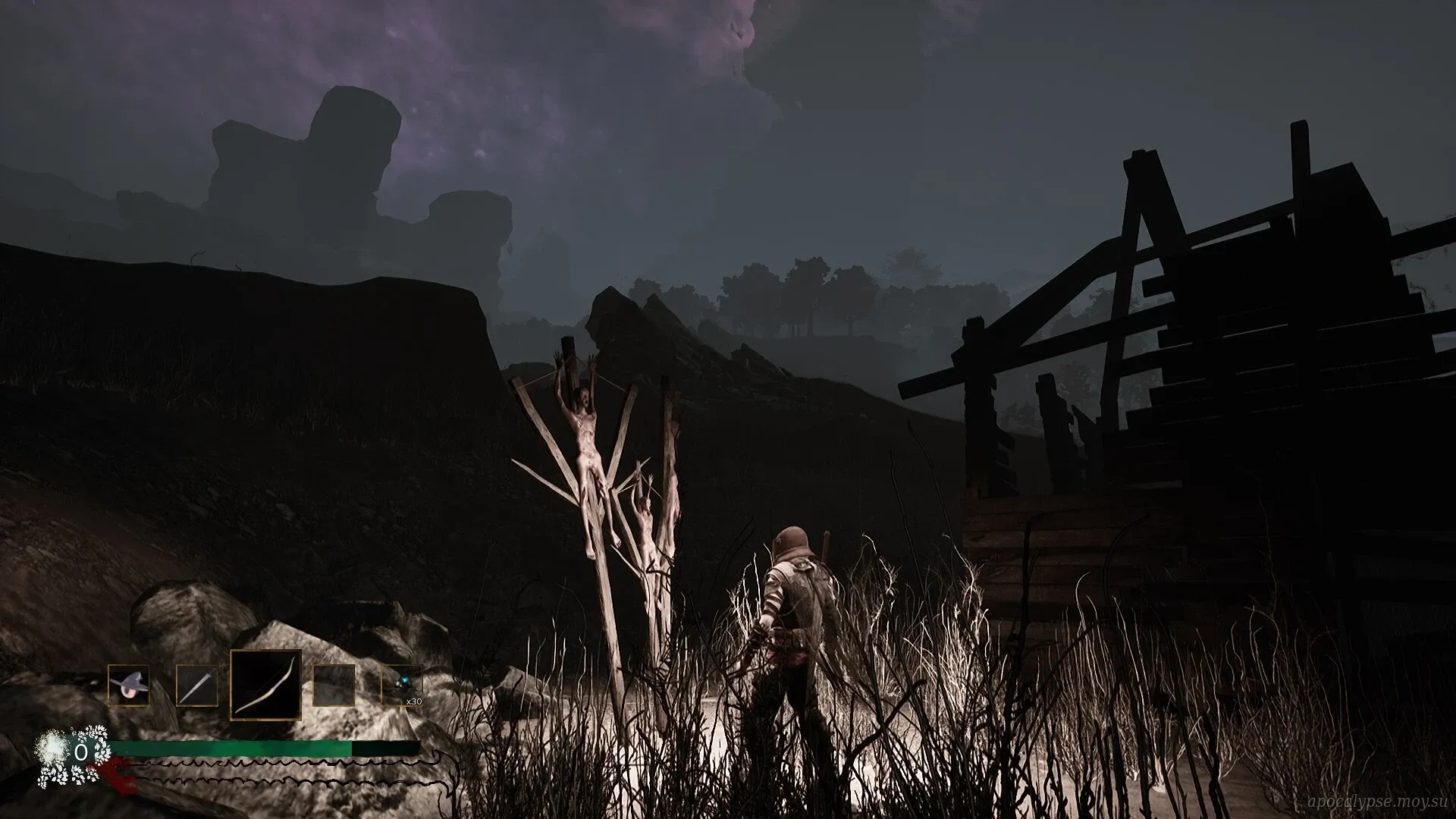This screenshot has height=819, width=1456.
Task: Choose the glowing blue item slot with x30
Action: (x=402, y=686)
